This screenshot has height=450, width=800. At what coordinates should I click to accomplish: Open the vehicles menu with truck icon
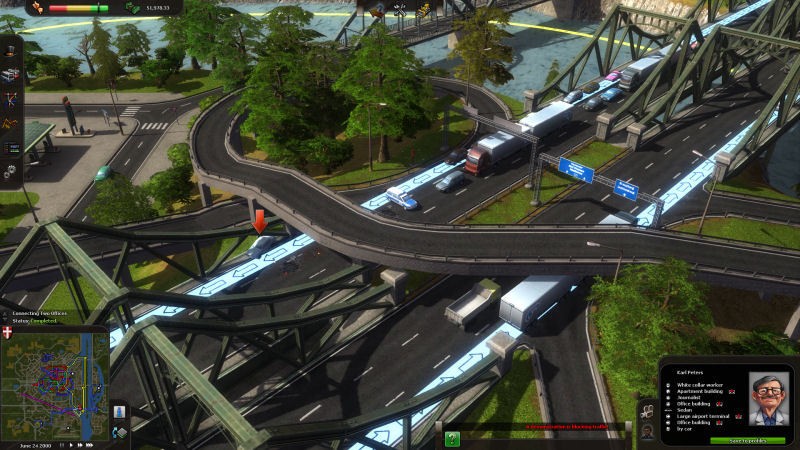[x=11, y=74]
